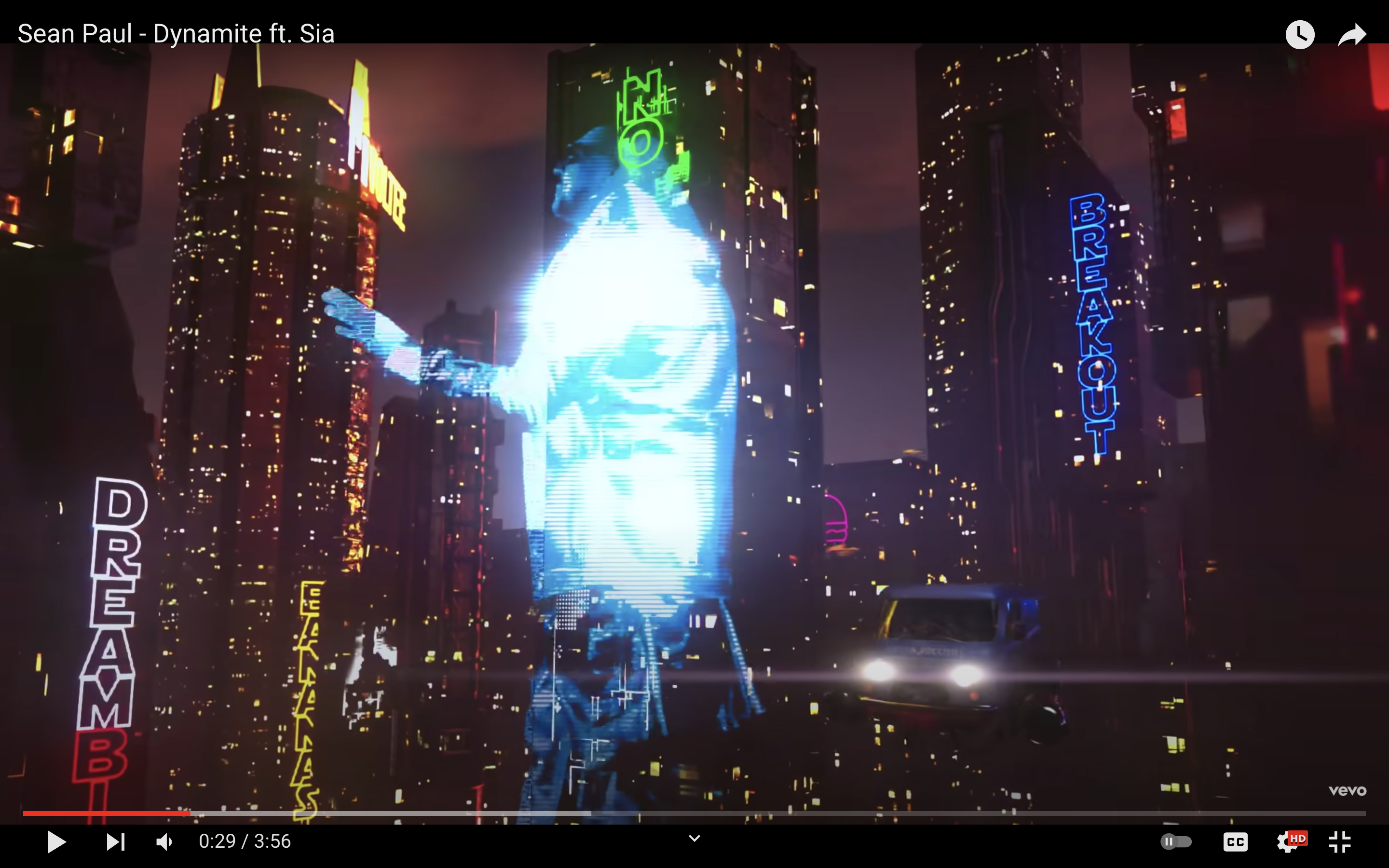Open the share arrow
The height and width of the screenshot is (868, 1389).
1352,34
